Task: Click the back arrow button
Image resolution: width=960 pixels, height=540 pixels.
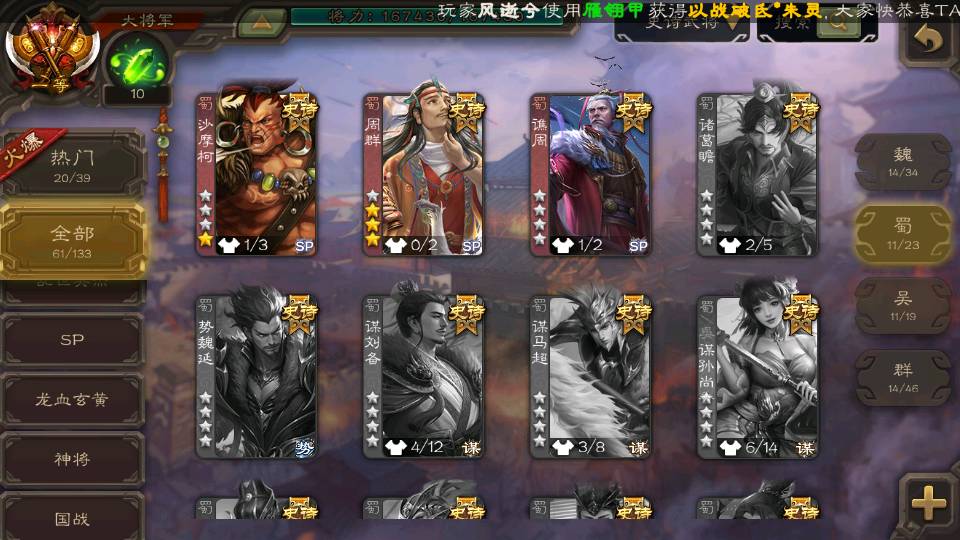Action: click(x=930, y=40)
